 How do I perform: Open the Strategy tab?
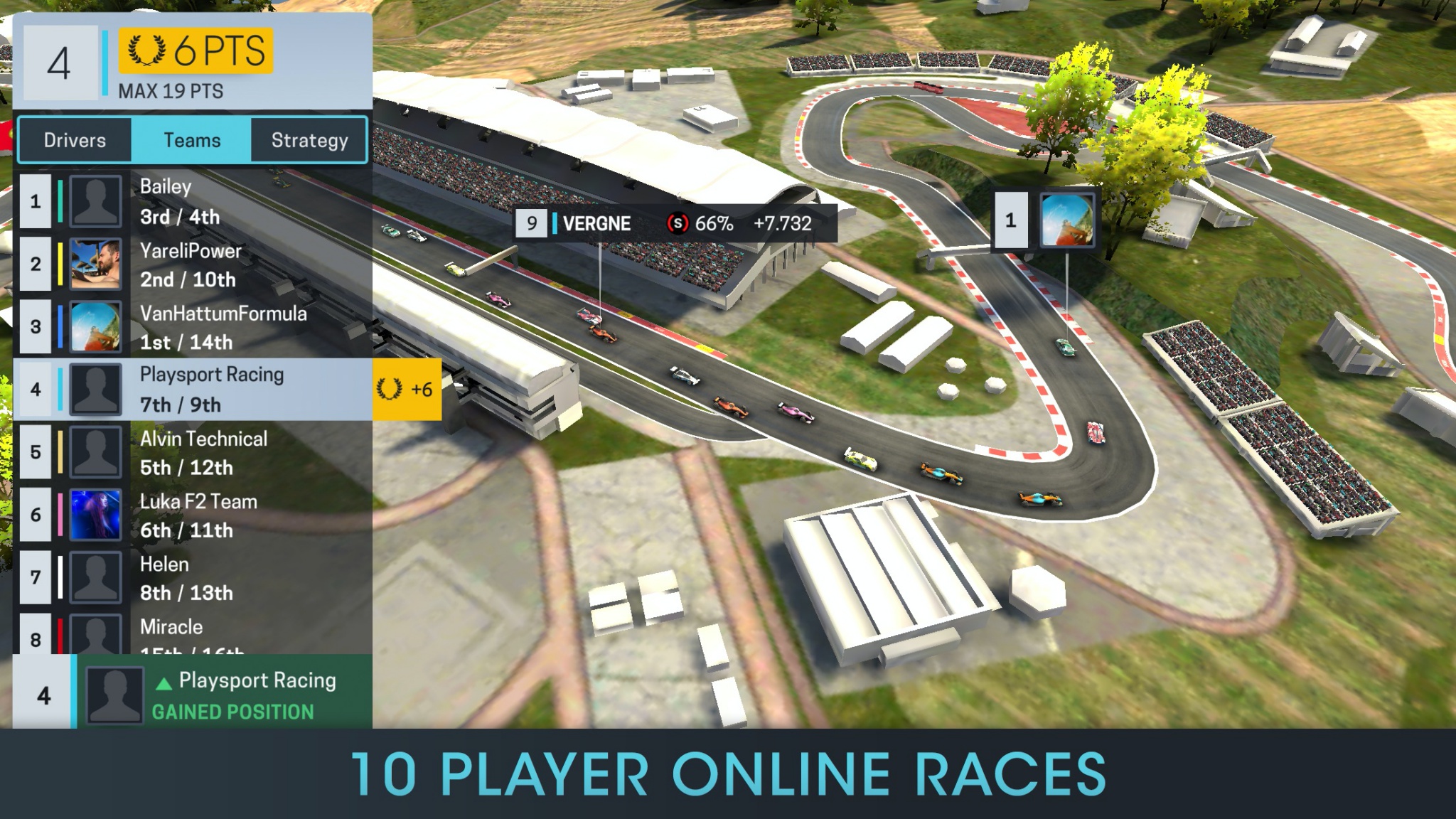(309, 140)
